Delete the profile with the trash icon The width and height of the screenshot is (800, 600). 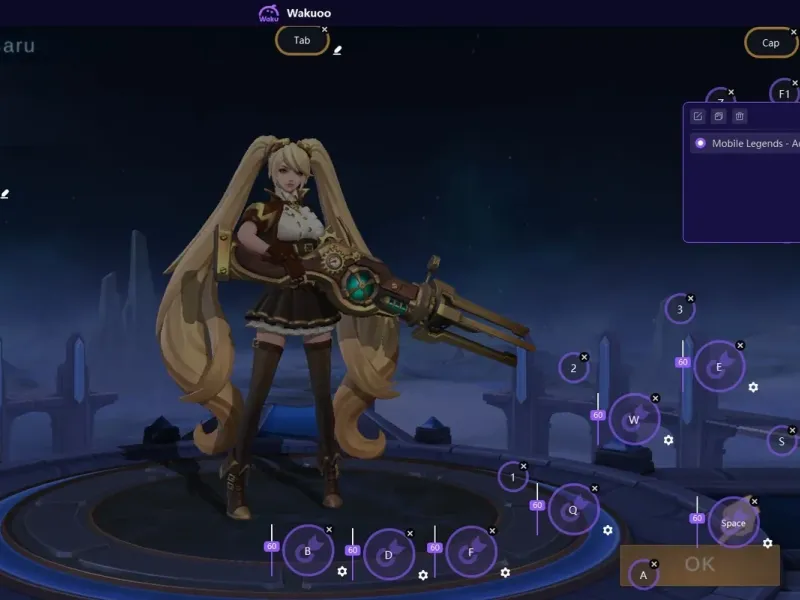pyautogui.click(x=740, y=116)
